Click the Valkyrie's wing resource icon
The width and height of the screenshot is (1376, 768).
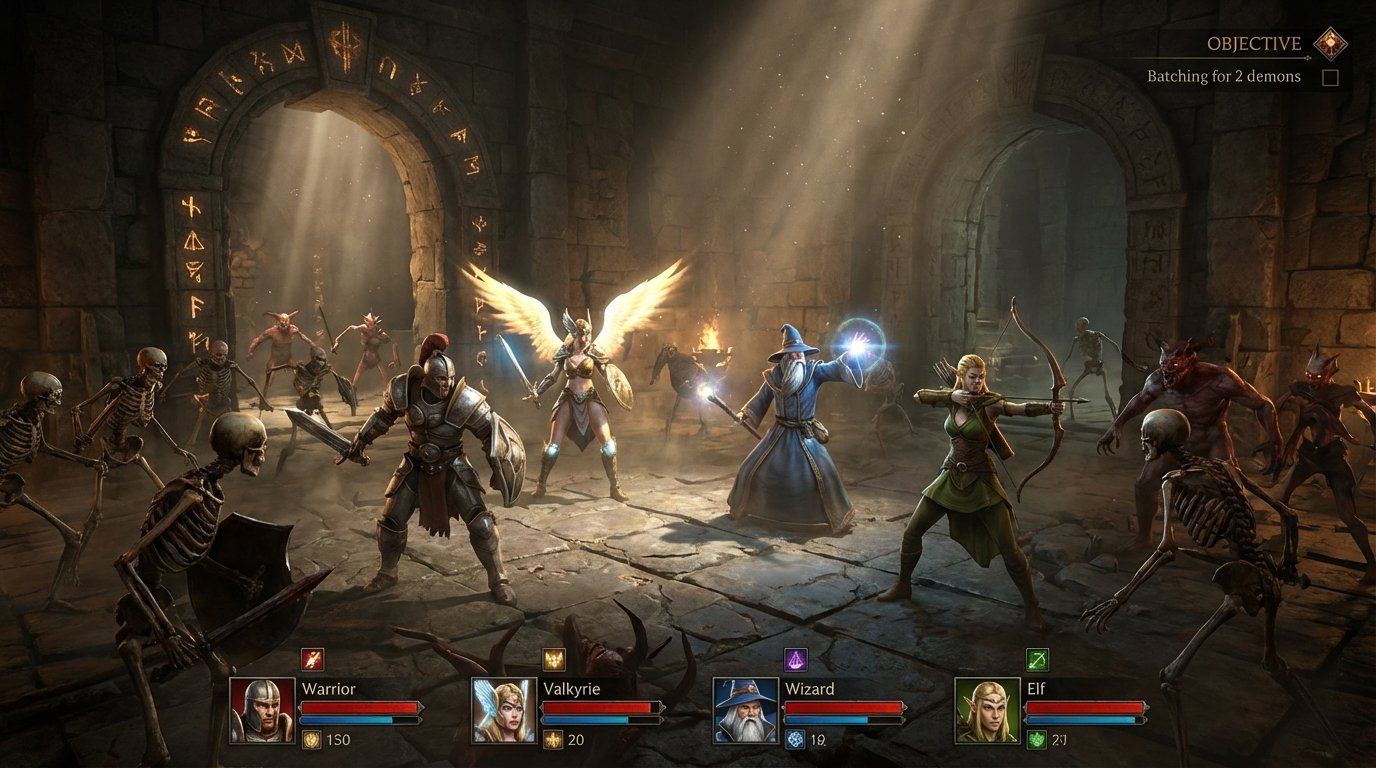tap(553, 740)
